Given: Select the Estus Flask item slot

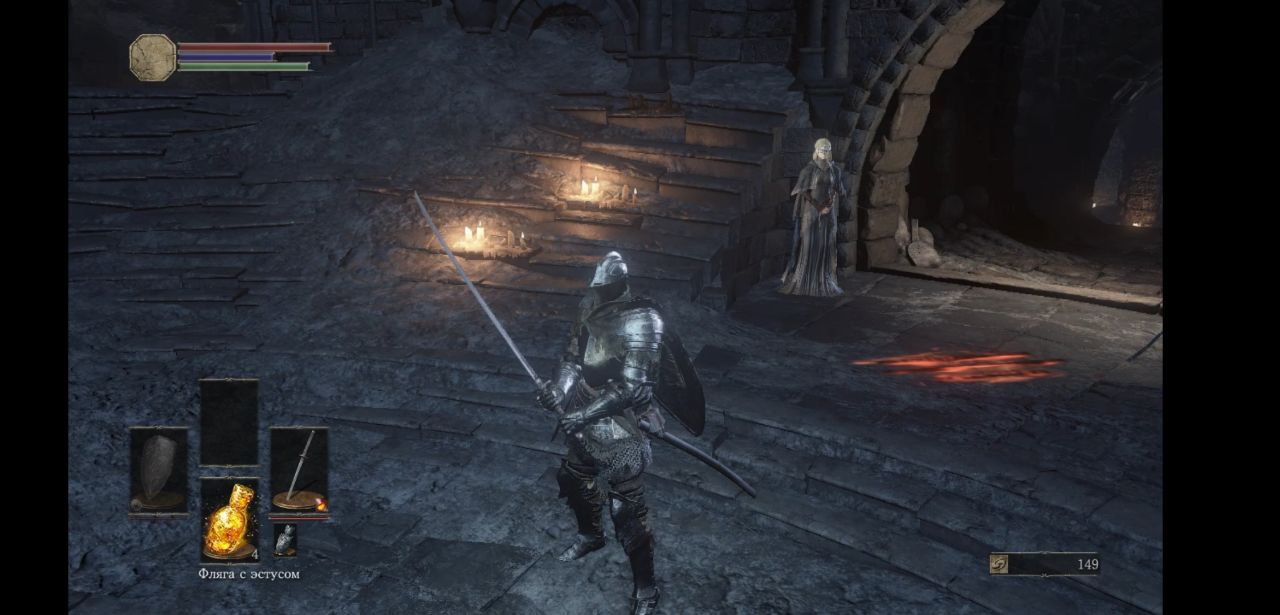Looking at the screenshot, I should coord(229,519).
